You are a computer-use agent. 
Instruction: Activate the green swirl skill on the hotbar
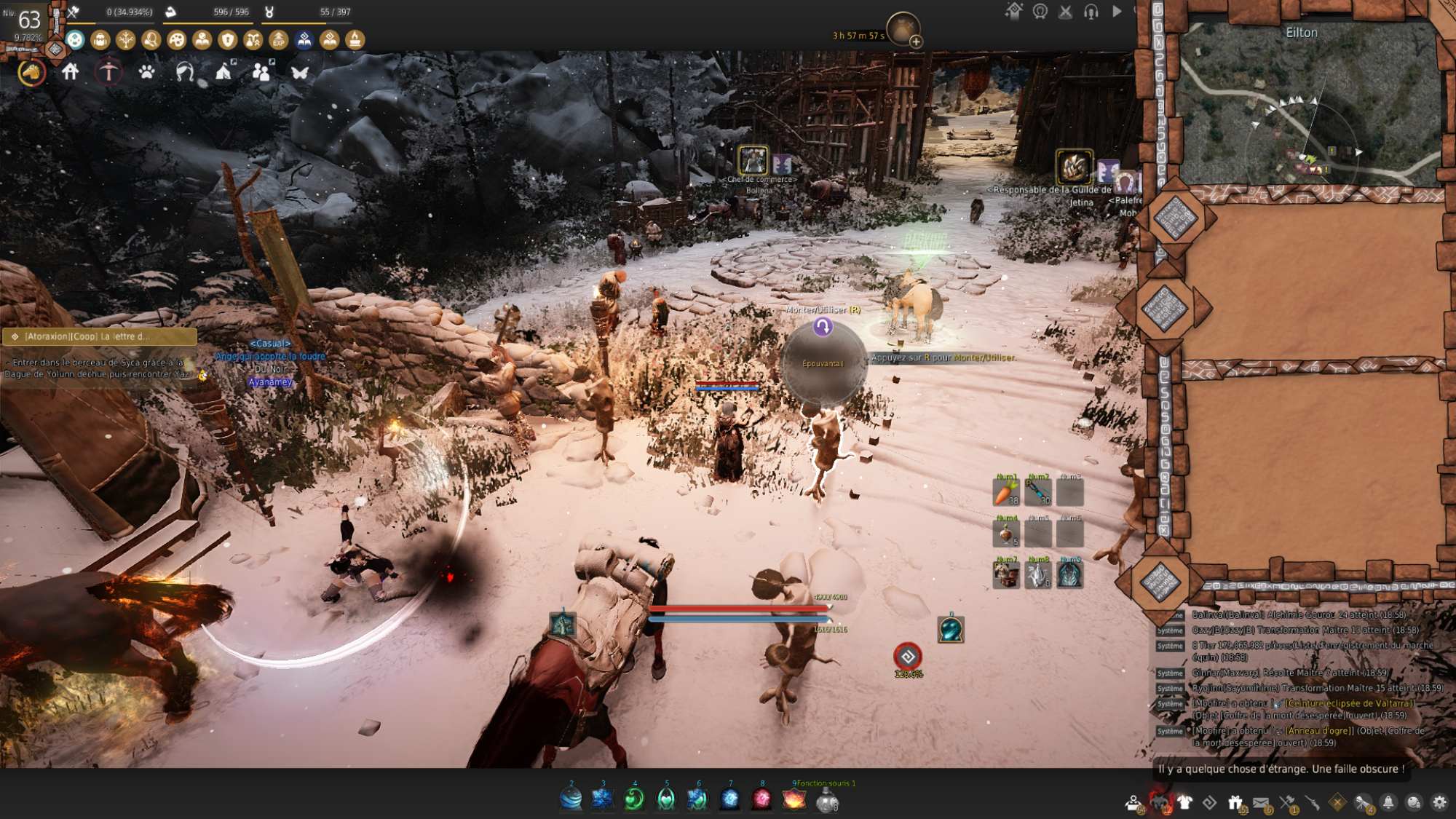click(x=634, y=799)
